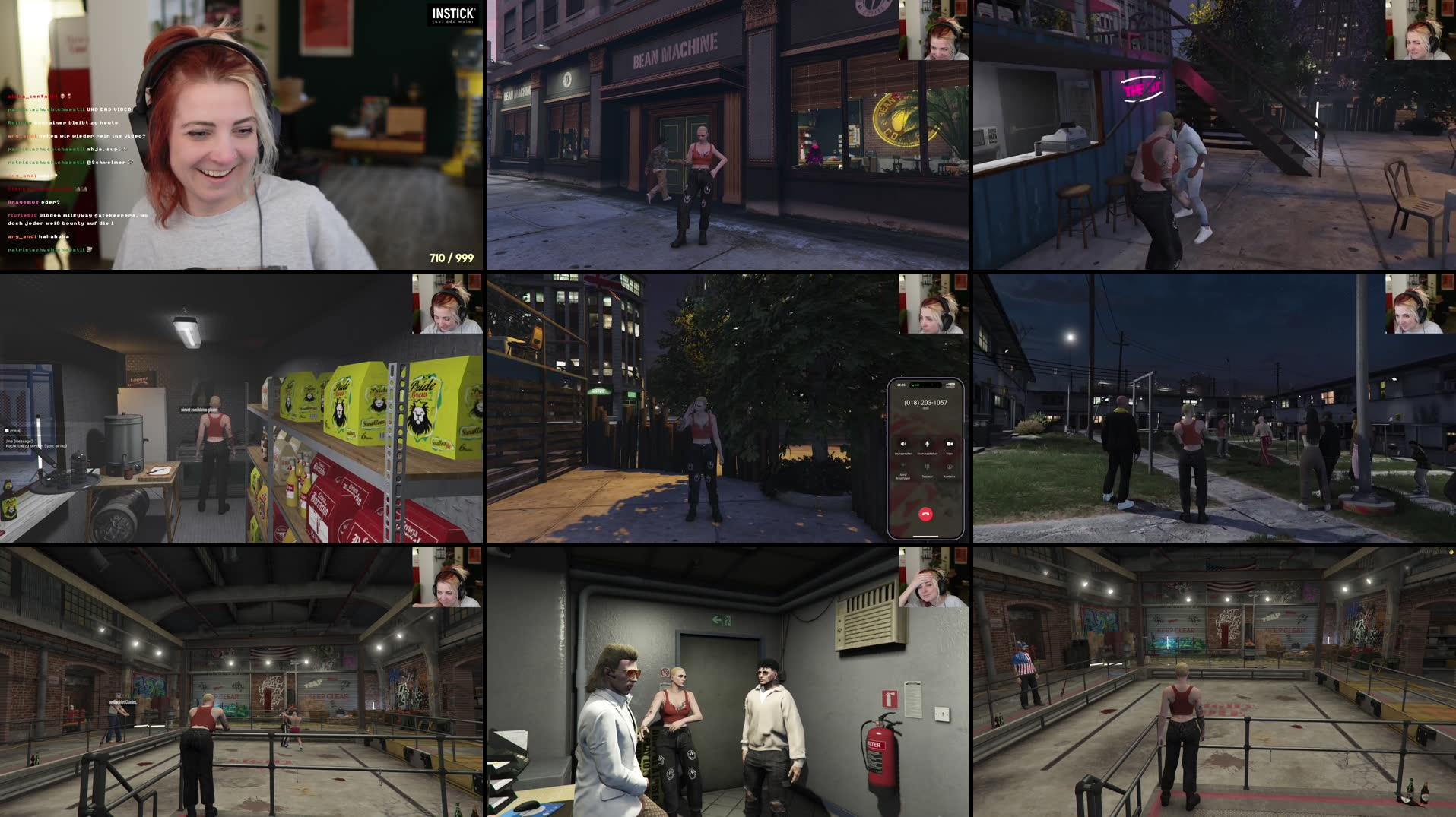The image size is (1456, 817).
Task: Tap the cellular signal icon on the phone
Action: (947, 385)
